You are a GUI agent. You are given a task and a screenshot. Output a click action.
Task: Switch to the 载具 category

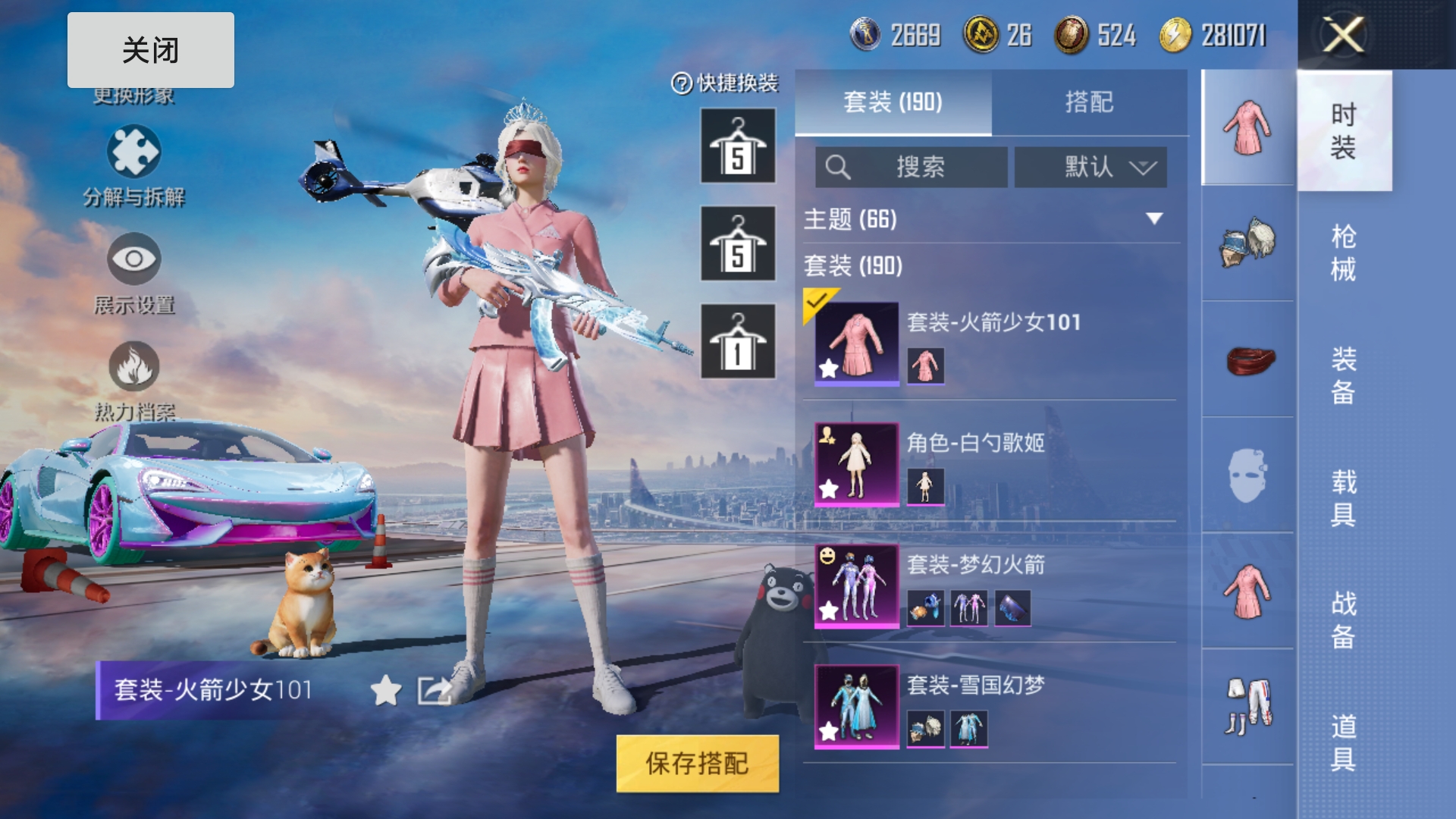tap(1343, 497)
